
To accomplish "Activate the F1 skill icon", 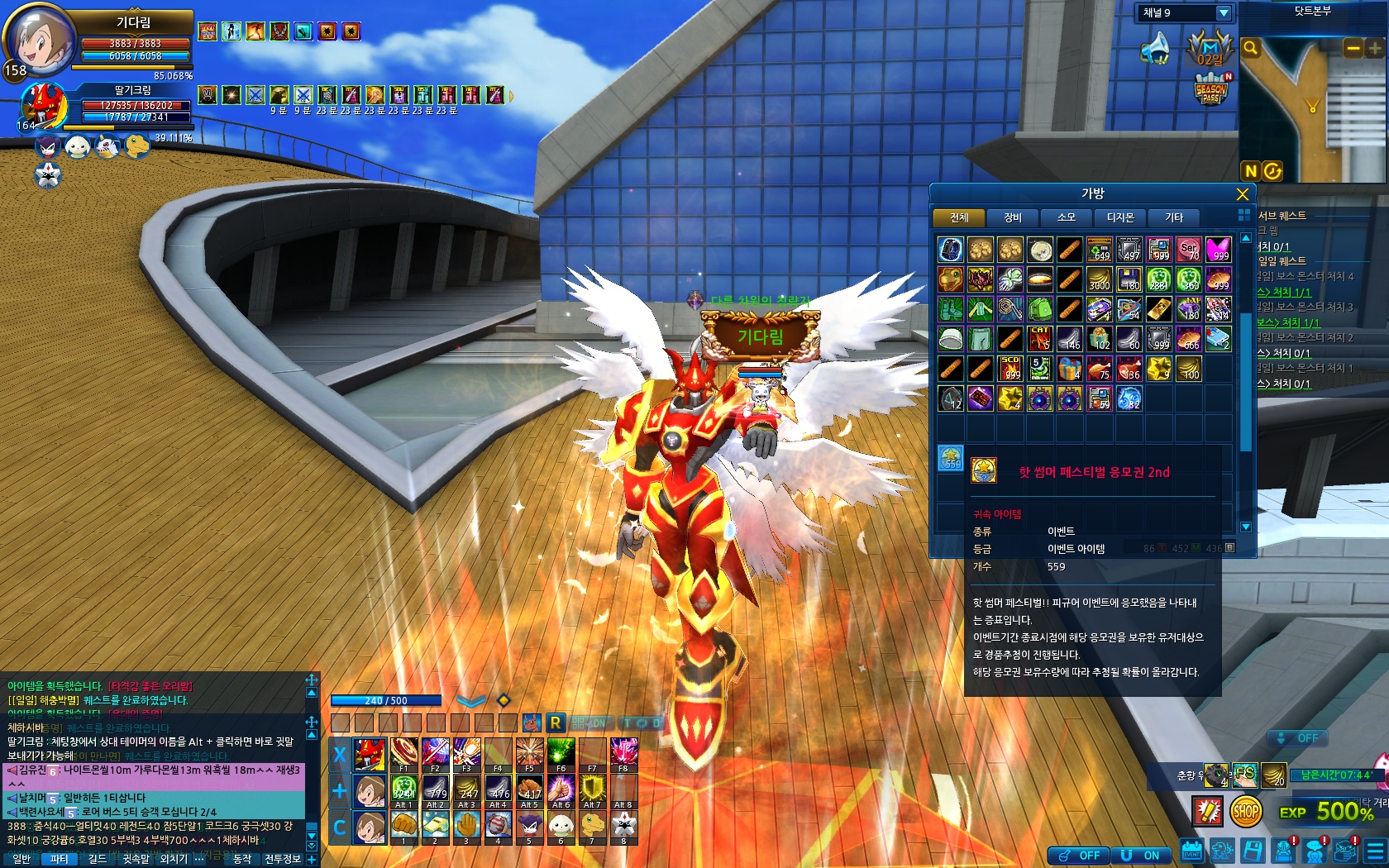I will pos(403,753).
